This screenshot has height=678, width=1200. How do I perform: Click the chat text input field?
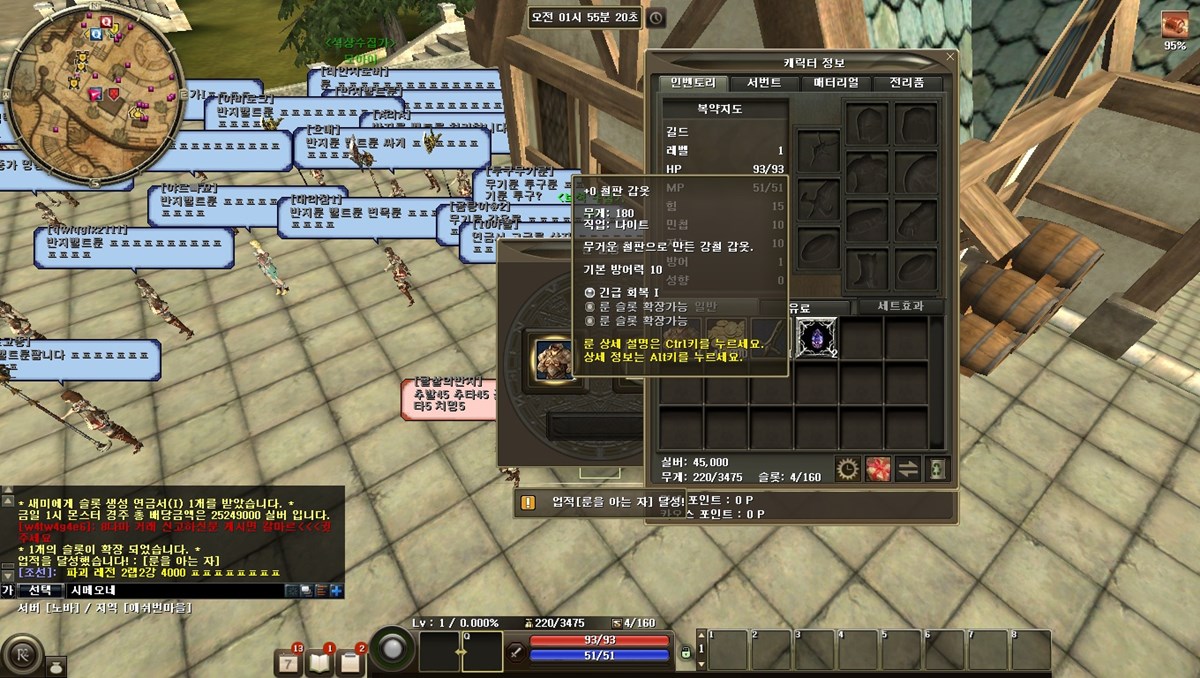170,590
